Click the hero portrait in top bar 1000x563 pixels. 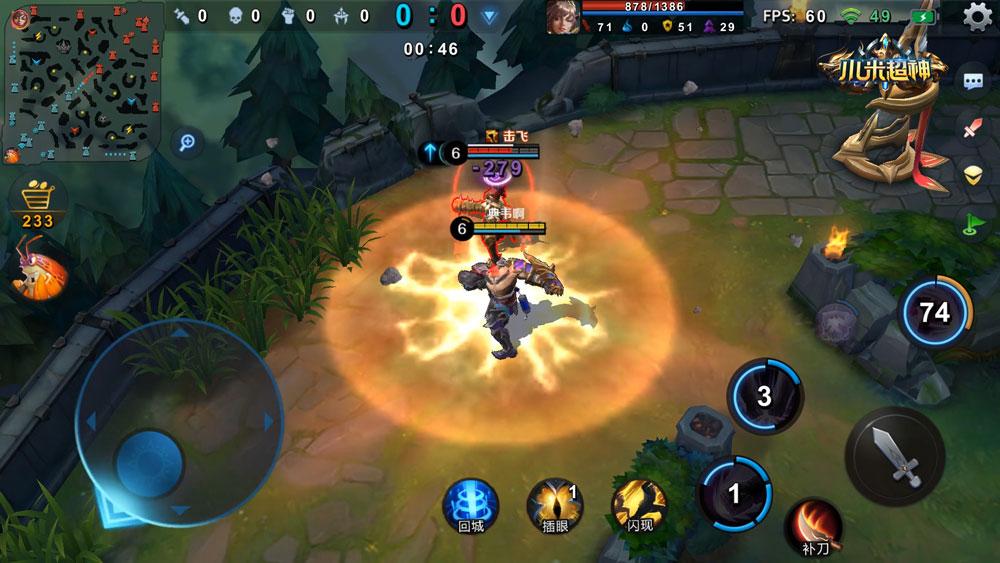pos(561,17)
